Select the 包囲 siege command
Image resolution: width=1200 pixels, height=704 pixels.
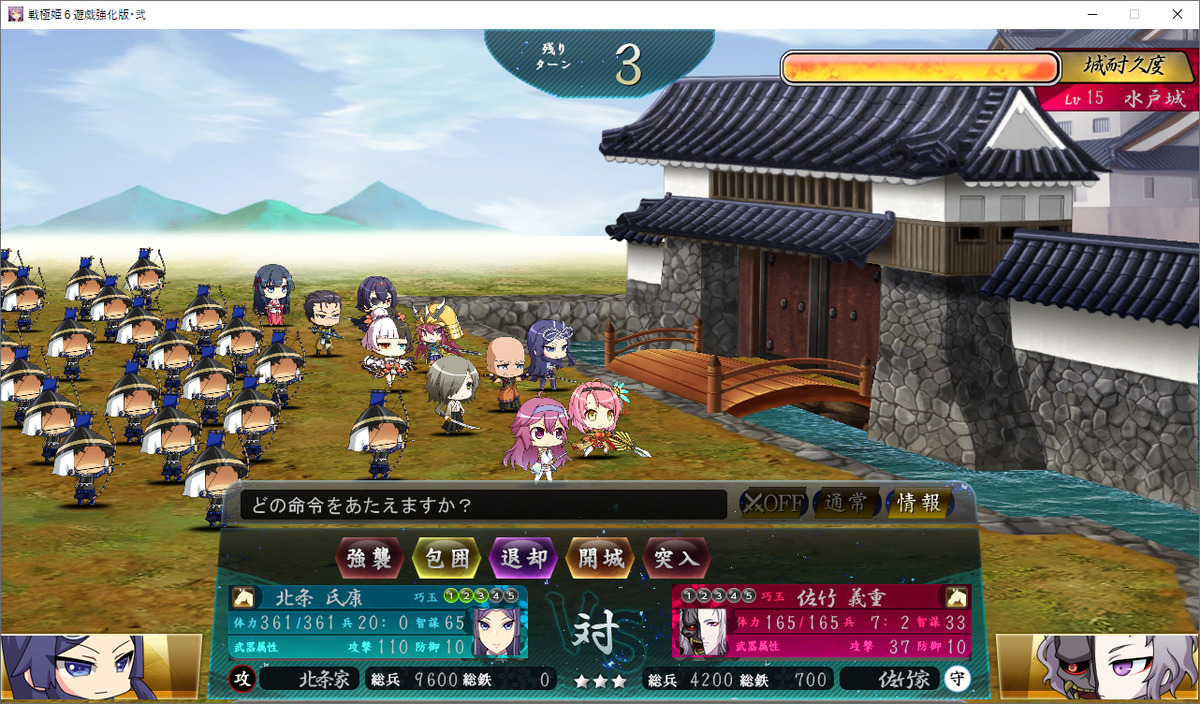[x=446, y=558]
